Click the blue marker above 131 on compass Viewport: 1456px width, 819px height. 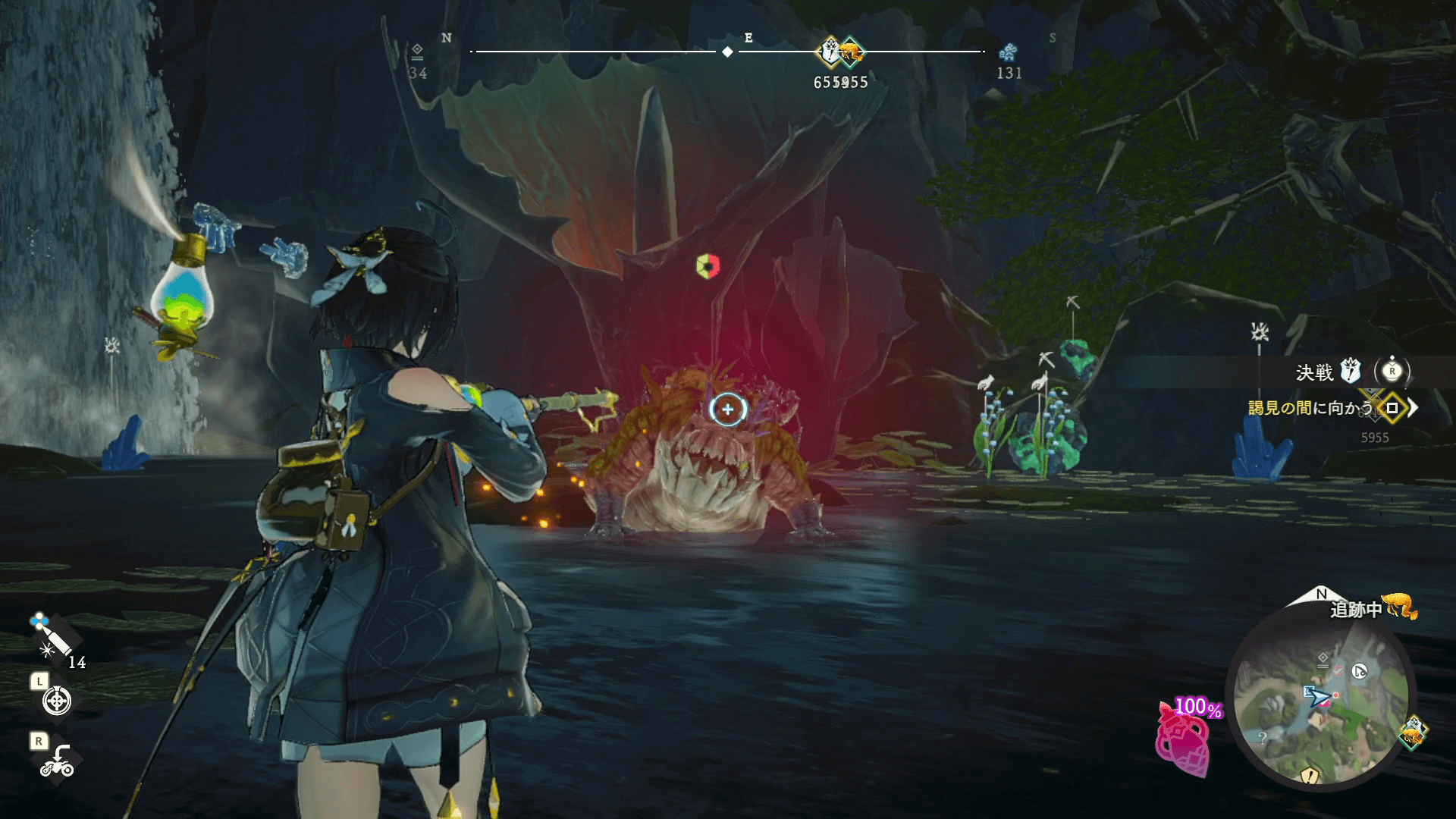pyautogui.click(x=1008, y=52)
